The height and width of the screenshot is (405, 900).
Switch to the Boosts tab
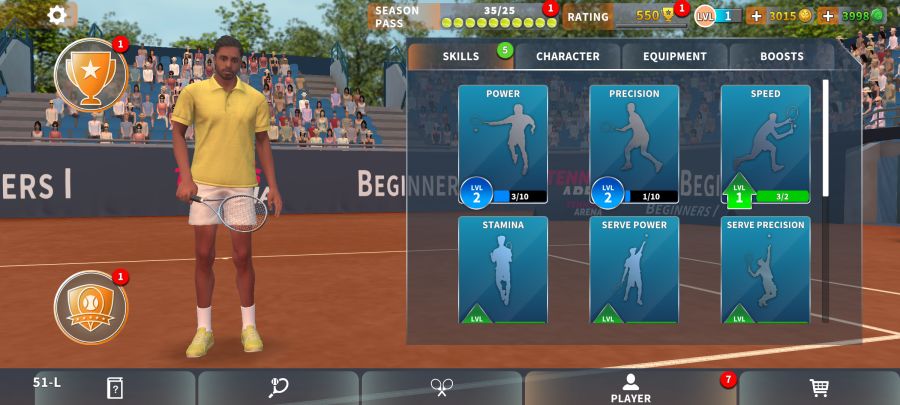click(x=781, y=56)
